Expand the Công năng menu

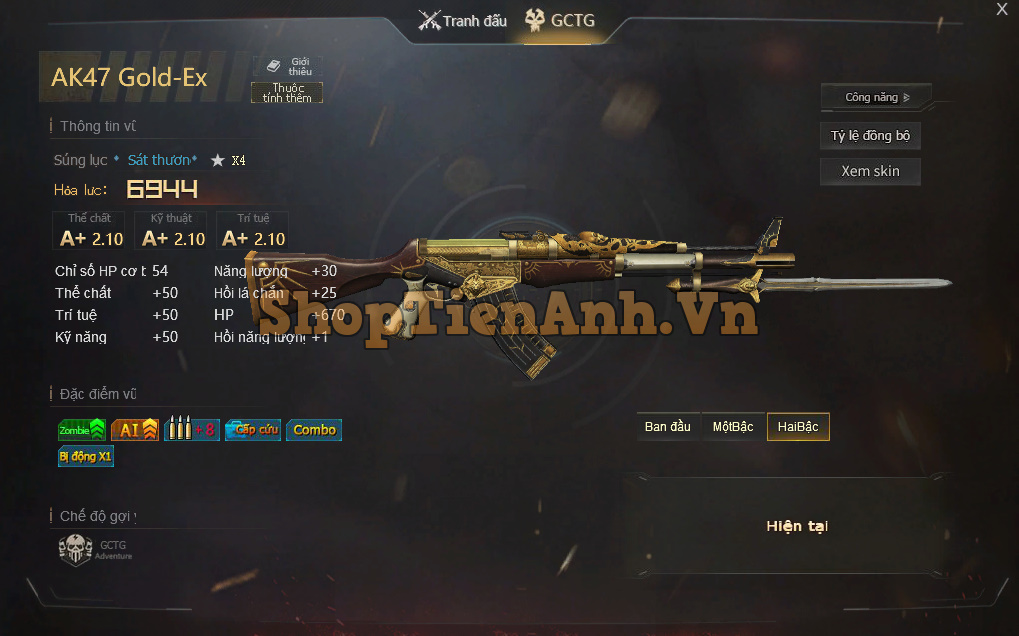(x=876, y=97)
